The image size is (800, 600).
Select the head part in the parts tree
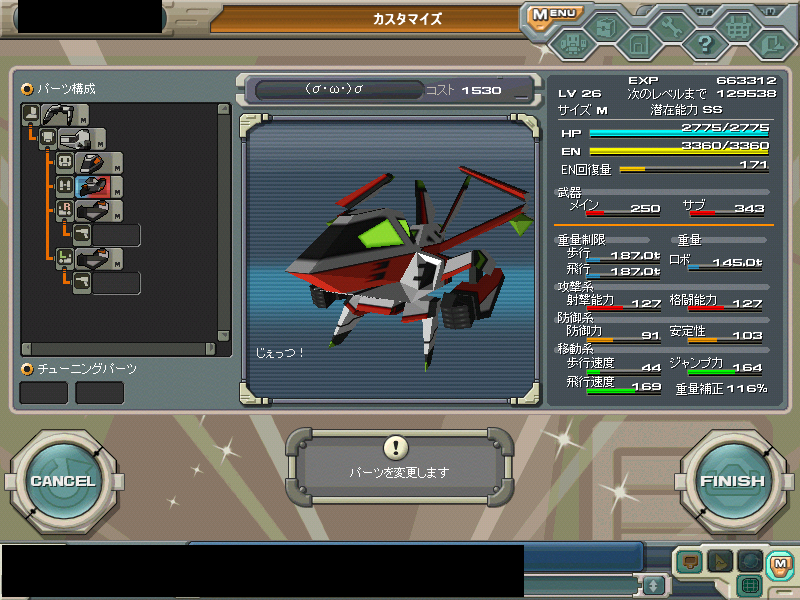click(91, 162)
